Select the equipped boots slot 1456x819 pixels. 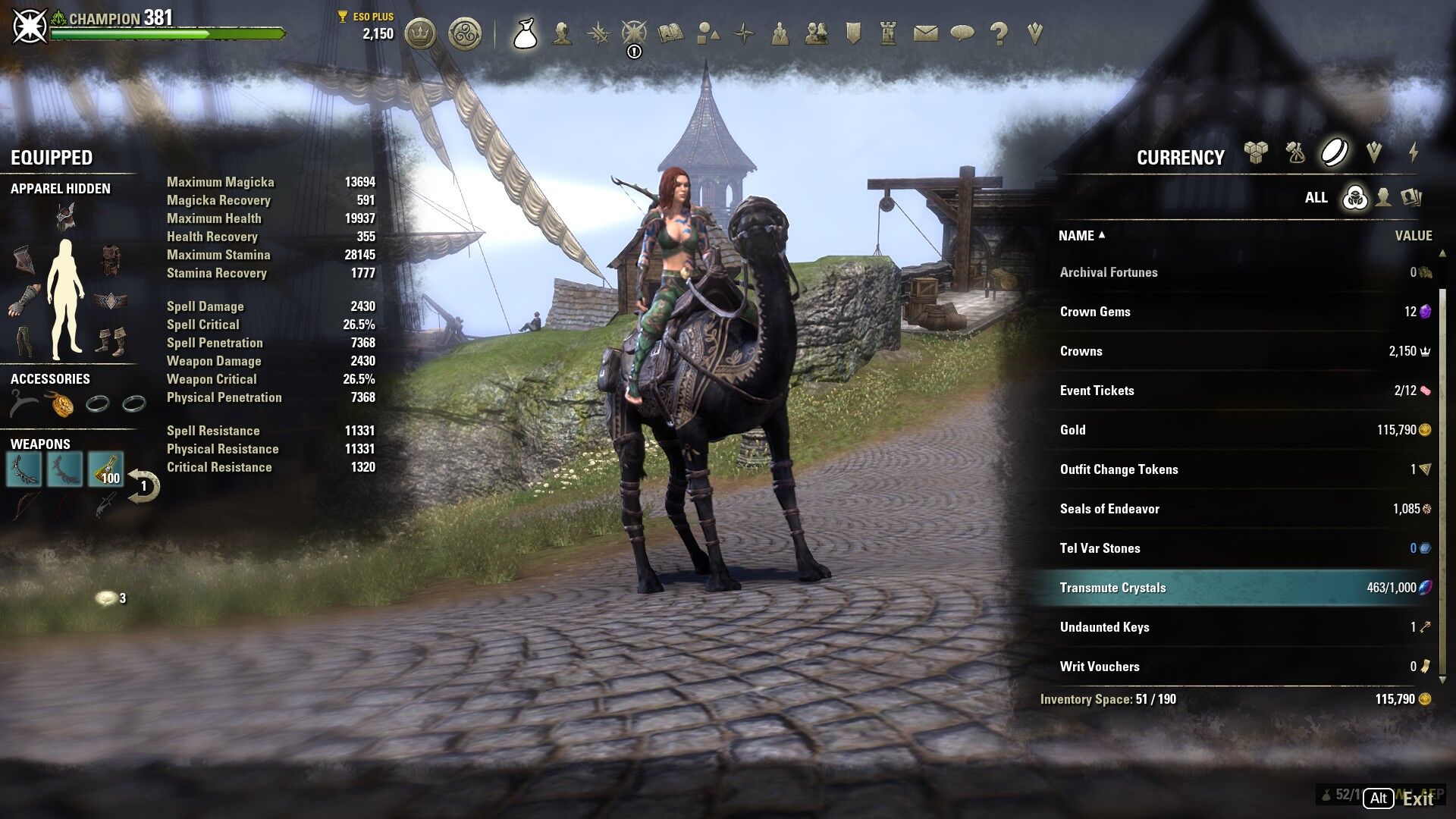(111, 341)
